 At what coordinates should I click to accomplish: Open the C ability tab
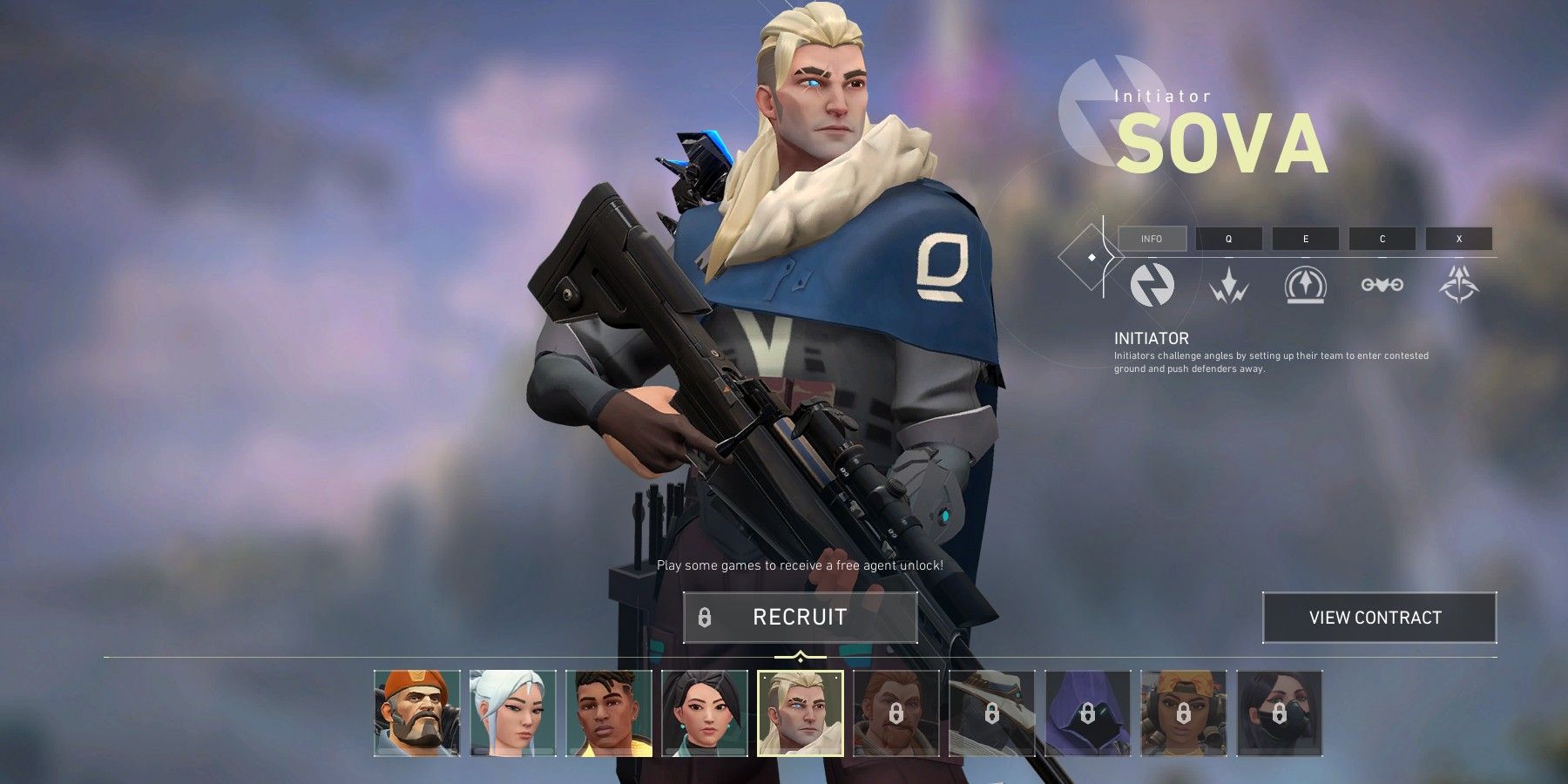point(1382,239)
